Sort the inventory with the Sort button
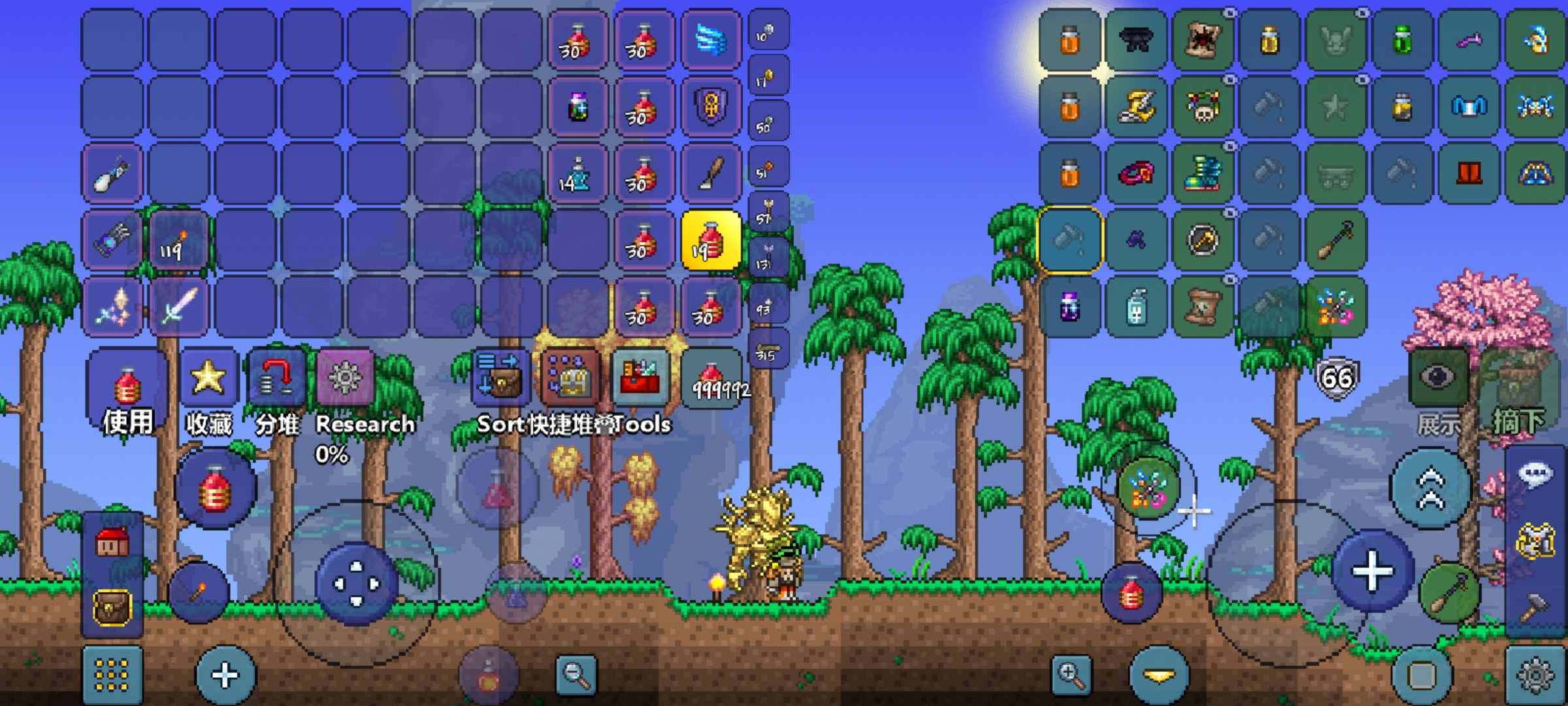The image size is (1568, 706). point(499,378)
